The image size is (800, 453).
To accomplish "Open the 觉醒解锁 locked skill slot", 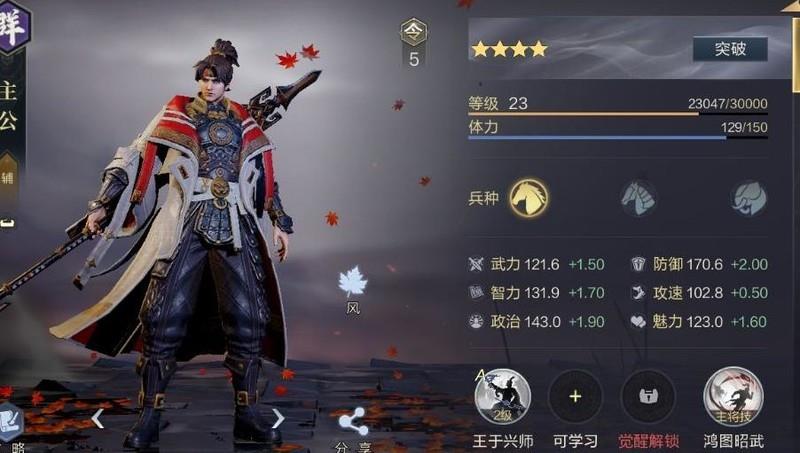I will (648, 397).
